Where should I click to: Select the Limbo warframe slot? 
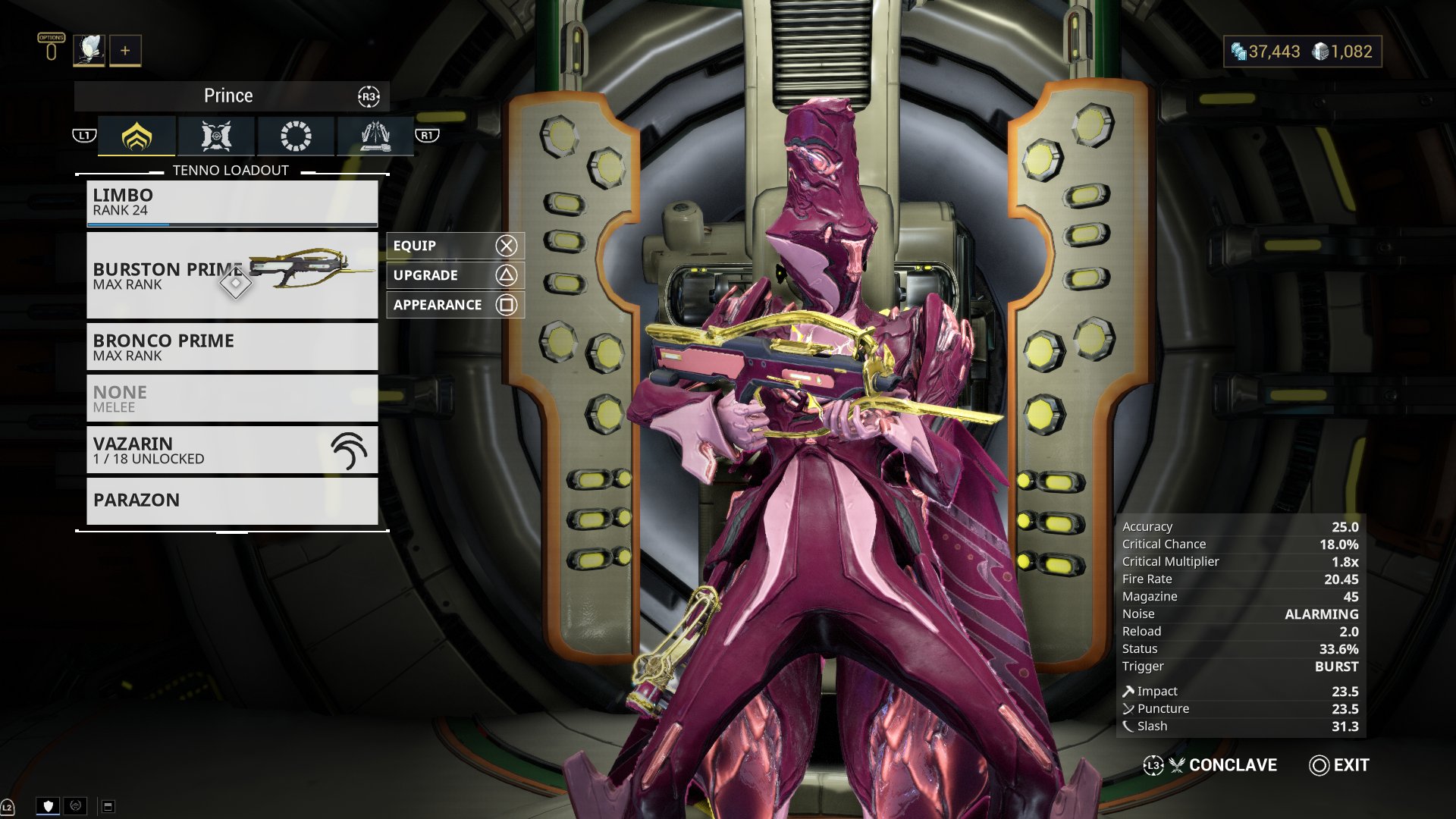pyautogui.click(x=232, y=202)
